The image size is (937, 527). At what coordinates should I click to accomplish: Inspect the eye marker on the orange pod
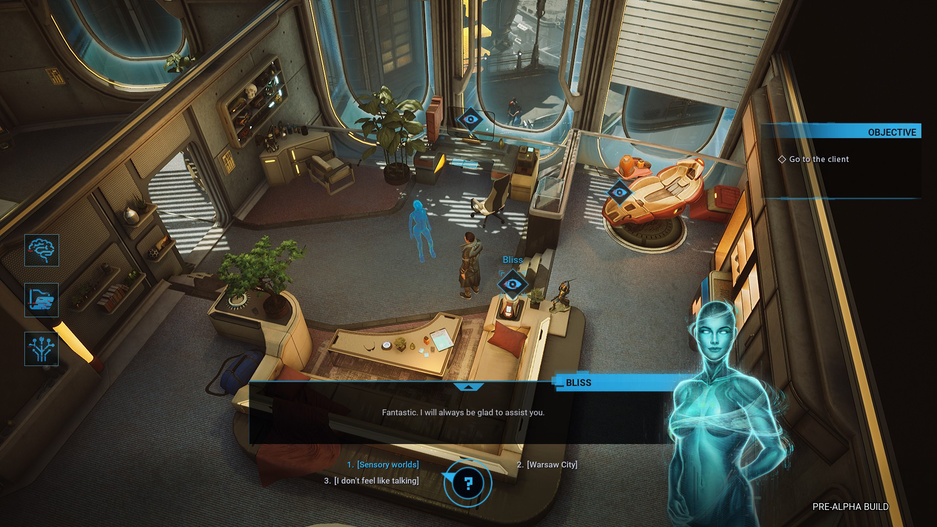click(619, 192)
